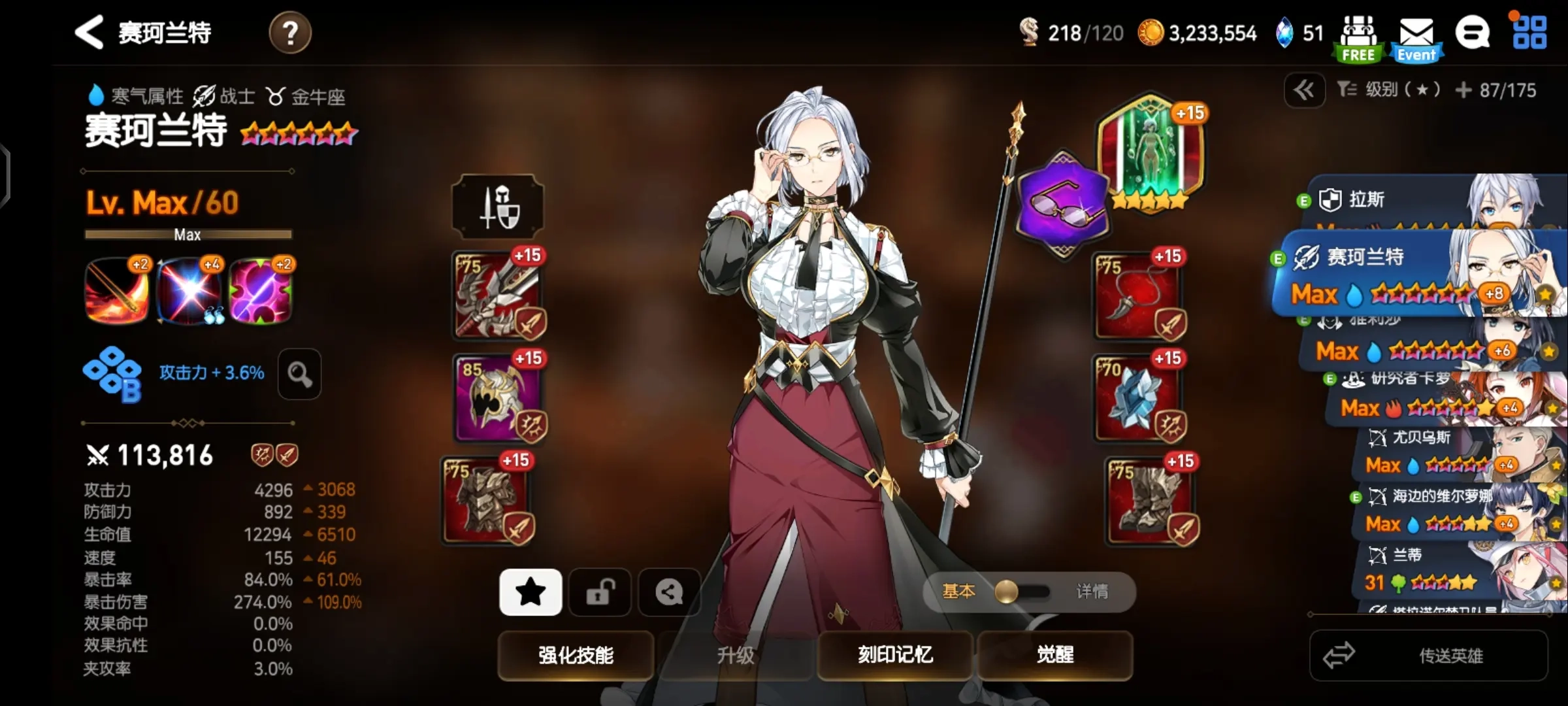Open the chat bubble icon
The image size is (1568, 706).
click(1473, 33)
